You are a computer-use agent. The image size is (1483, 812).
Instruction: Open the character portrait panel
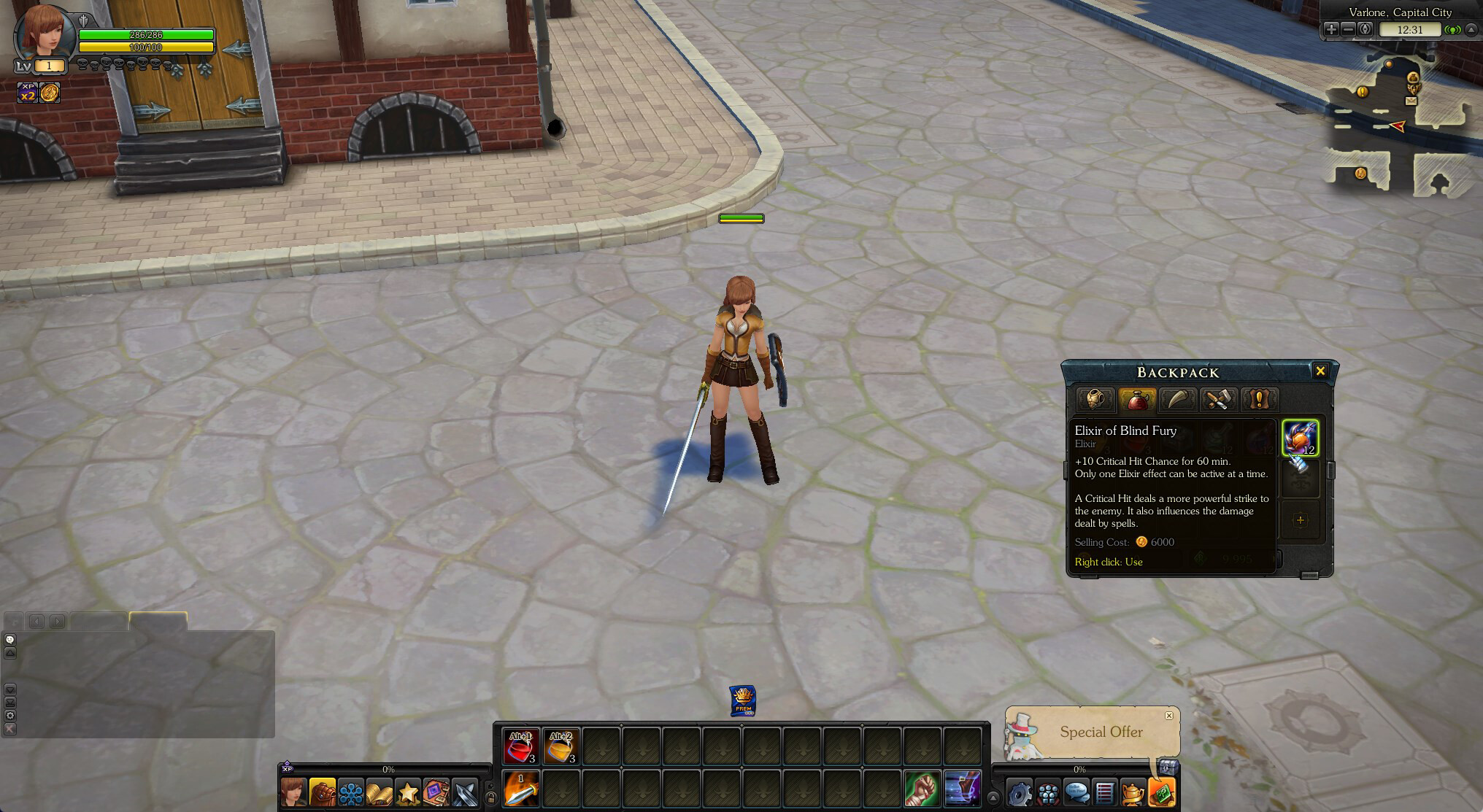click(294, 794)
